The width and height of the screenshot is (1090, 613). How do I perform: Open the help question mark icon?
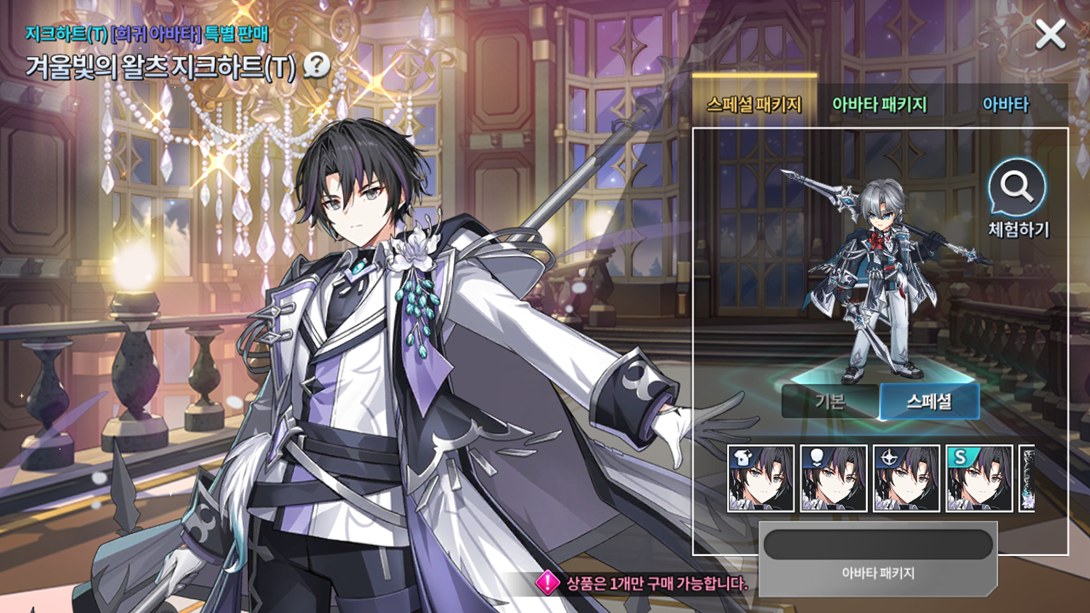point(317,66)
